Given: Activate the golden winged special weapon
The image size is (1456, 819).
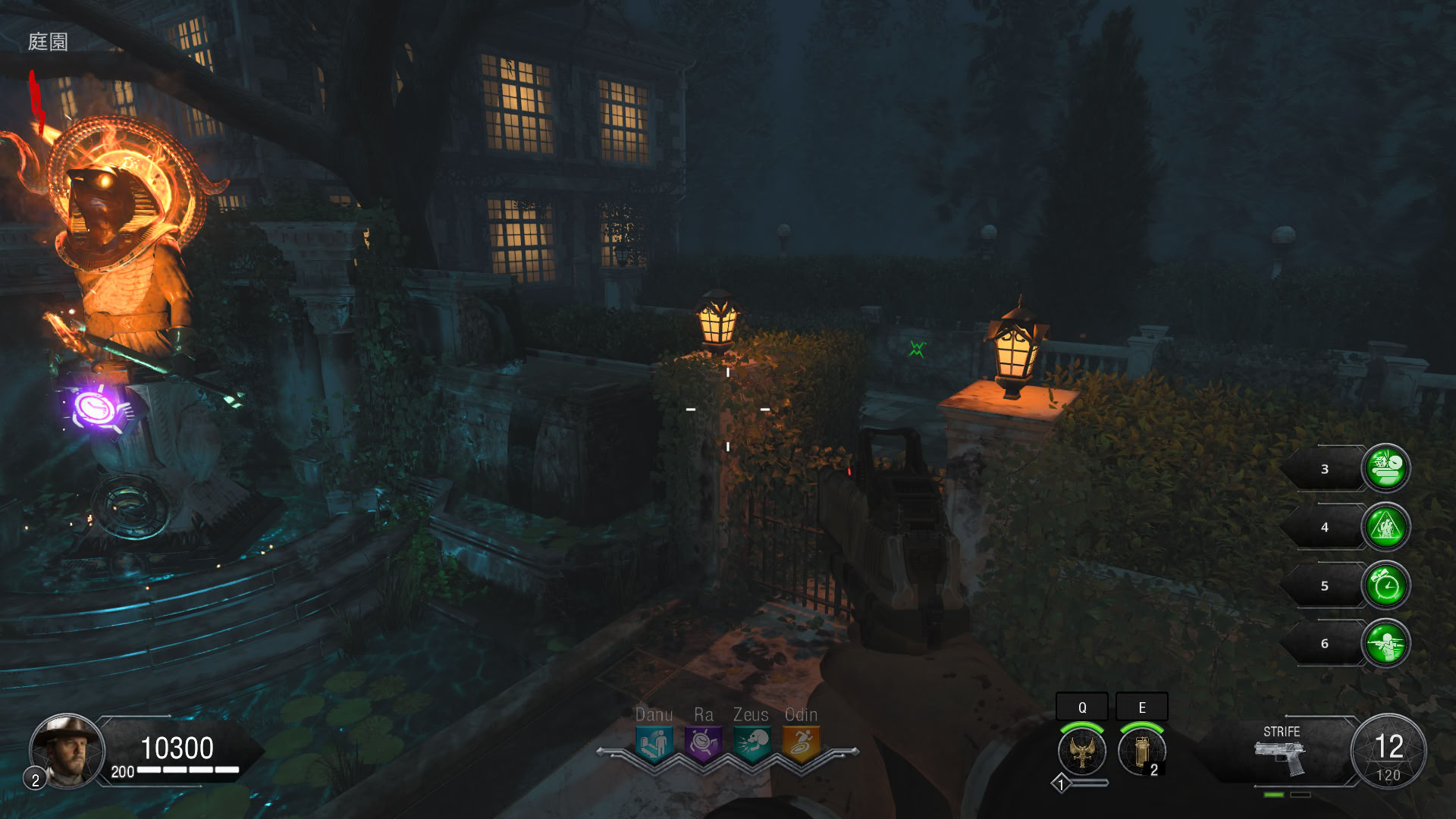Looking at the screenshot, I should pyautogui.click(x=1081, y=752).
